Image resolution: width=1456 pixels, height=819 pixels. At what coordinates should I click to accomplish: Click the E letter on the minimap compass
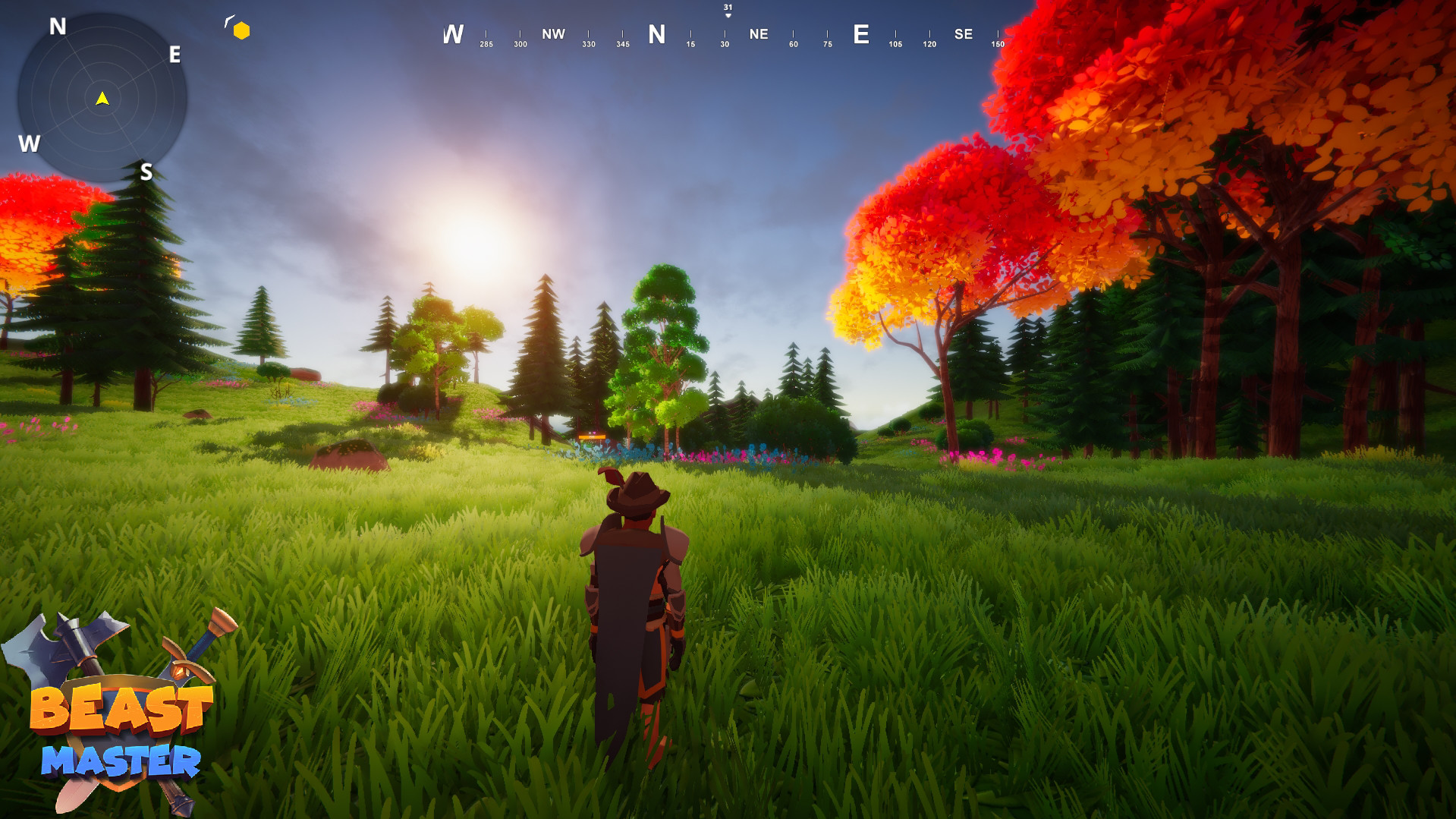coord(174,54)
